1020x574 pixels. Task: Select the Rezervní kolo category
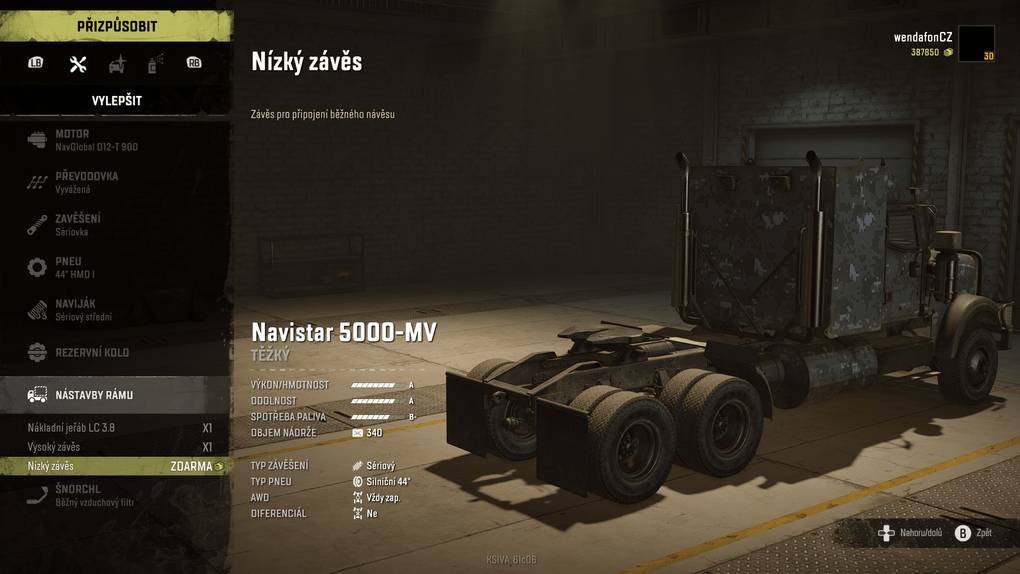[x=115, y=353]
